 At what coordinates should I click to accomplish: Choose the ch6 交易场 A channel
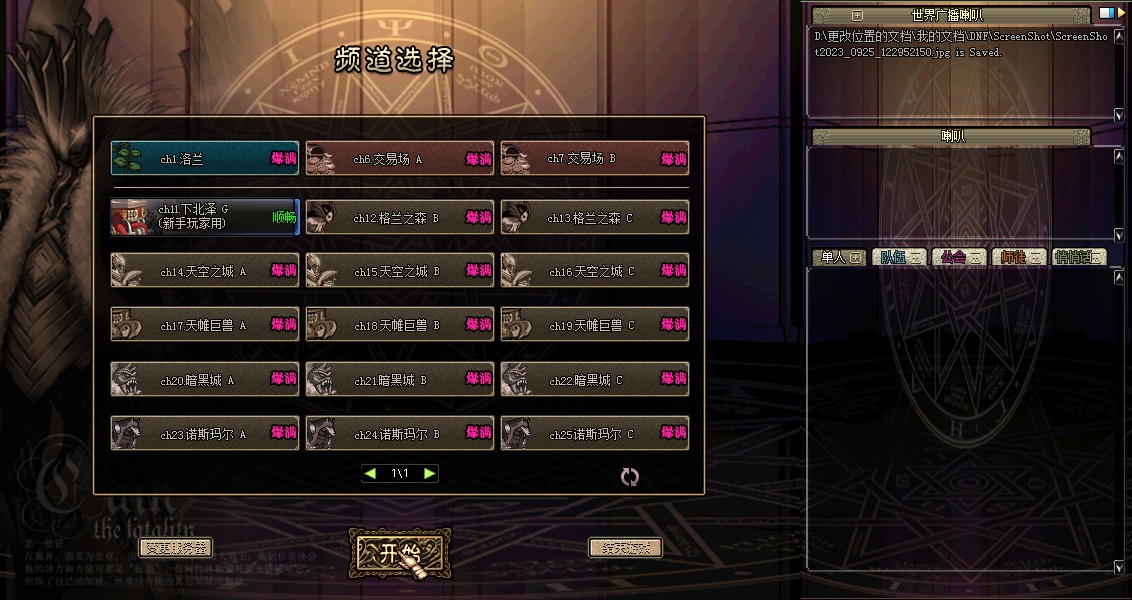399,158
